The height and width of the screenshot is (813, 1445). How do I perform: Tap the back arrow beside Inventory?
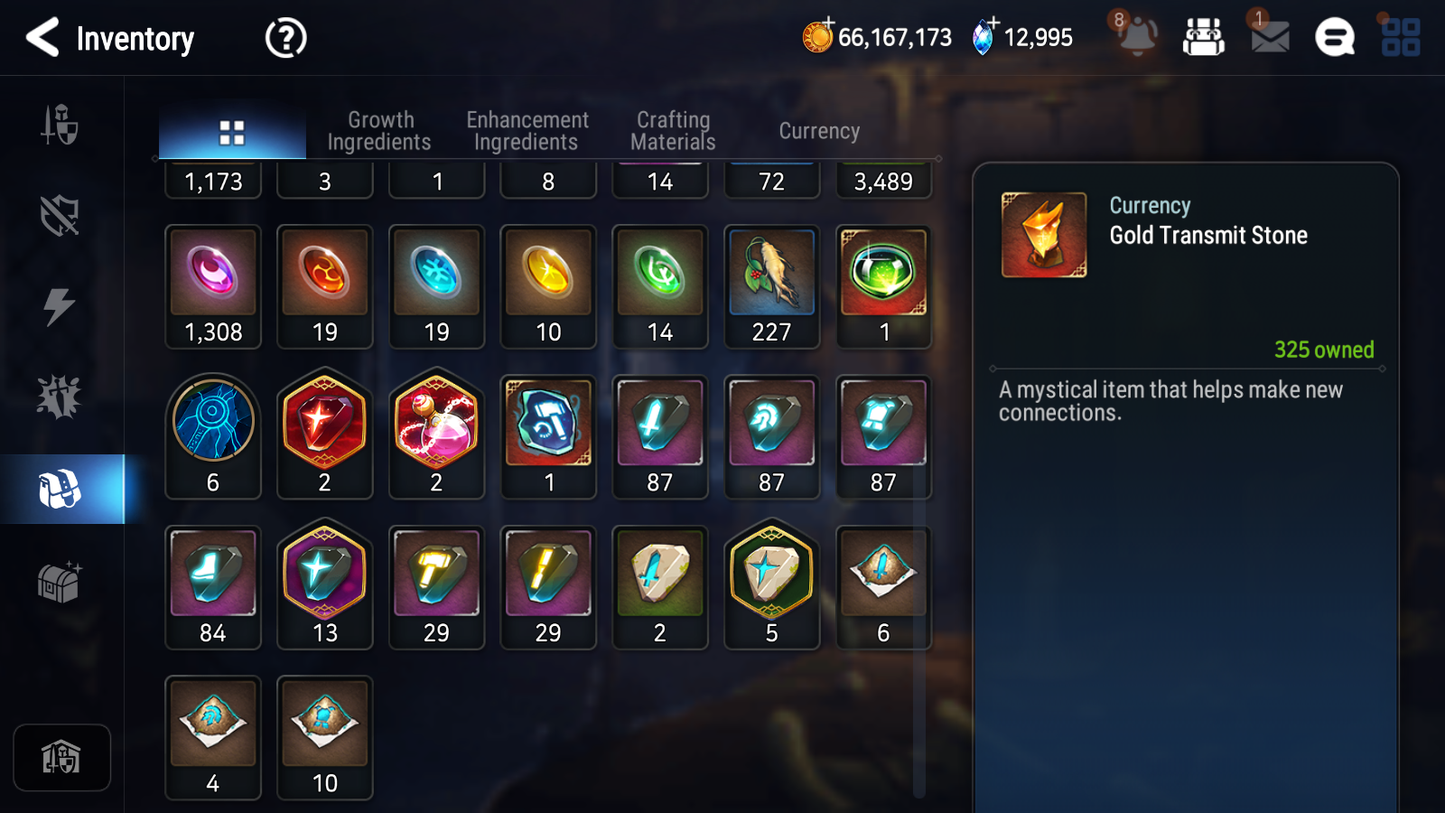click(x=42, y=38)
